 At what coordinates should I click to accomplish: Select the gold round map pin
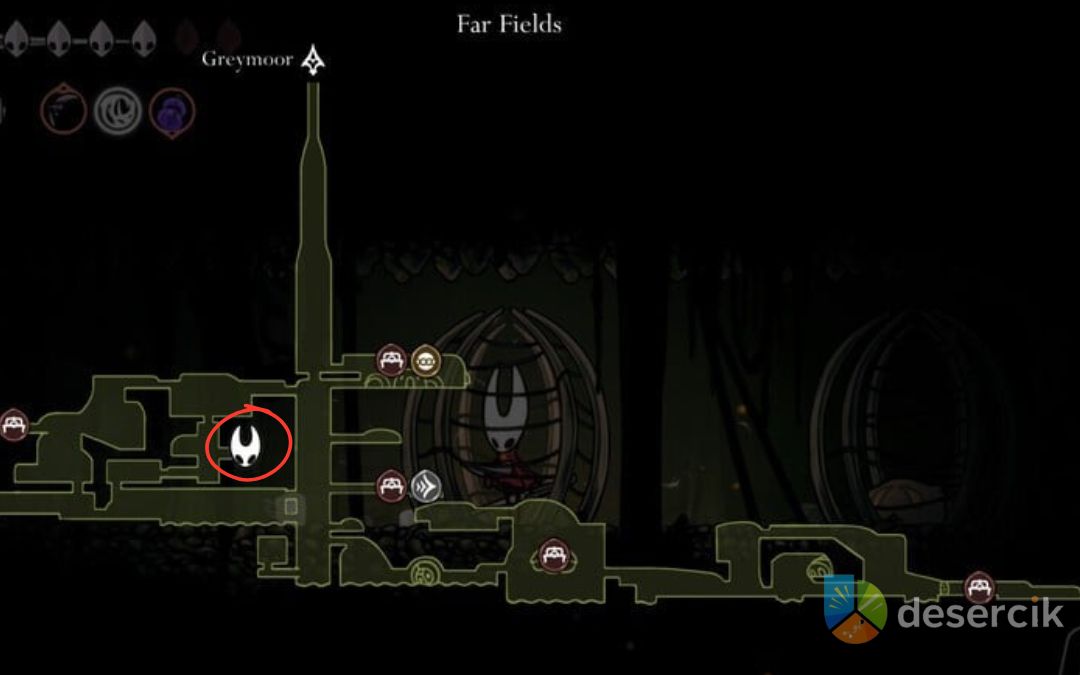coord(427,361)
